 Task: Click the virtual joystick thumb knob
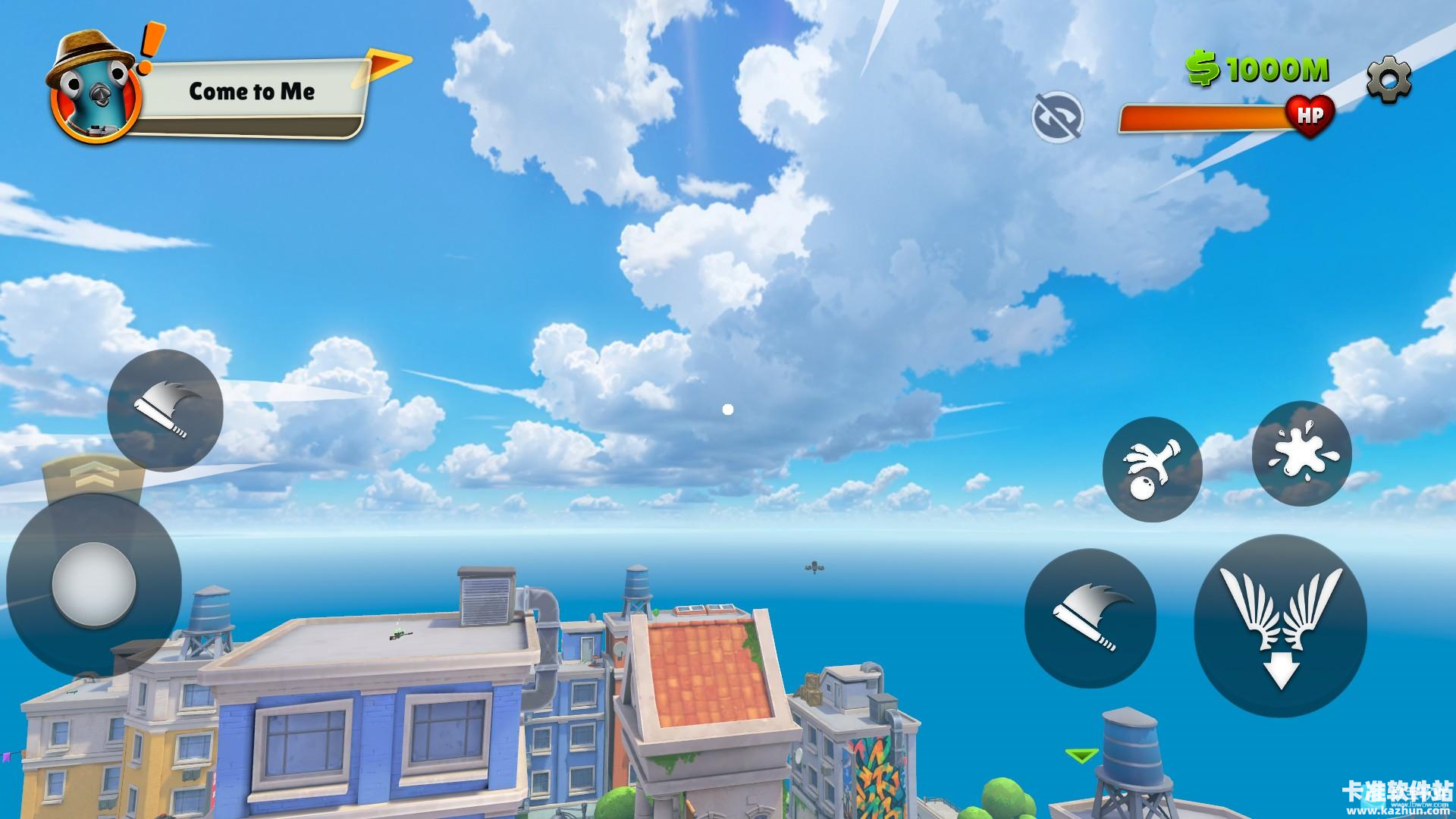point(94,584)
